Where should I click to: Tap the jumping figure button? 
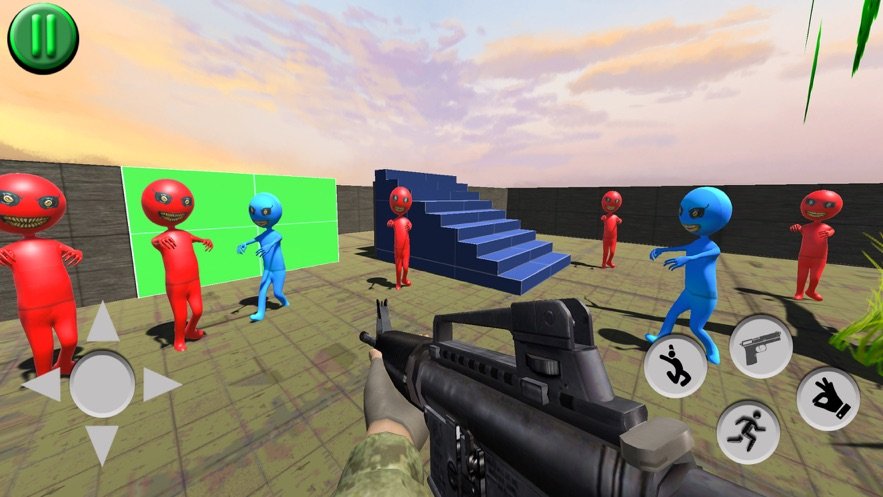(x=675, y=366)
